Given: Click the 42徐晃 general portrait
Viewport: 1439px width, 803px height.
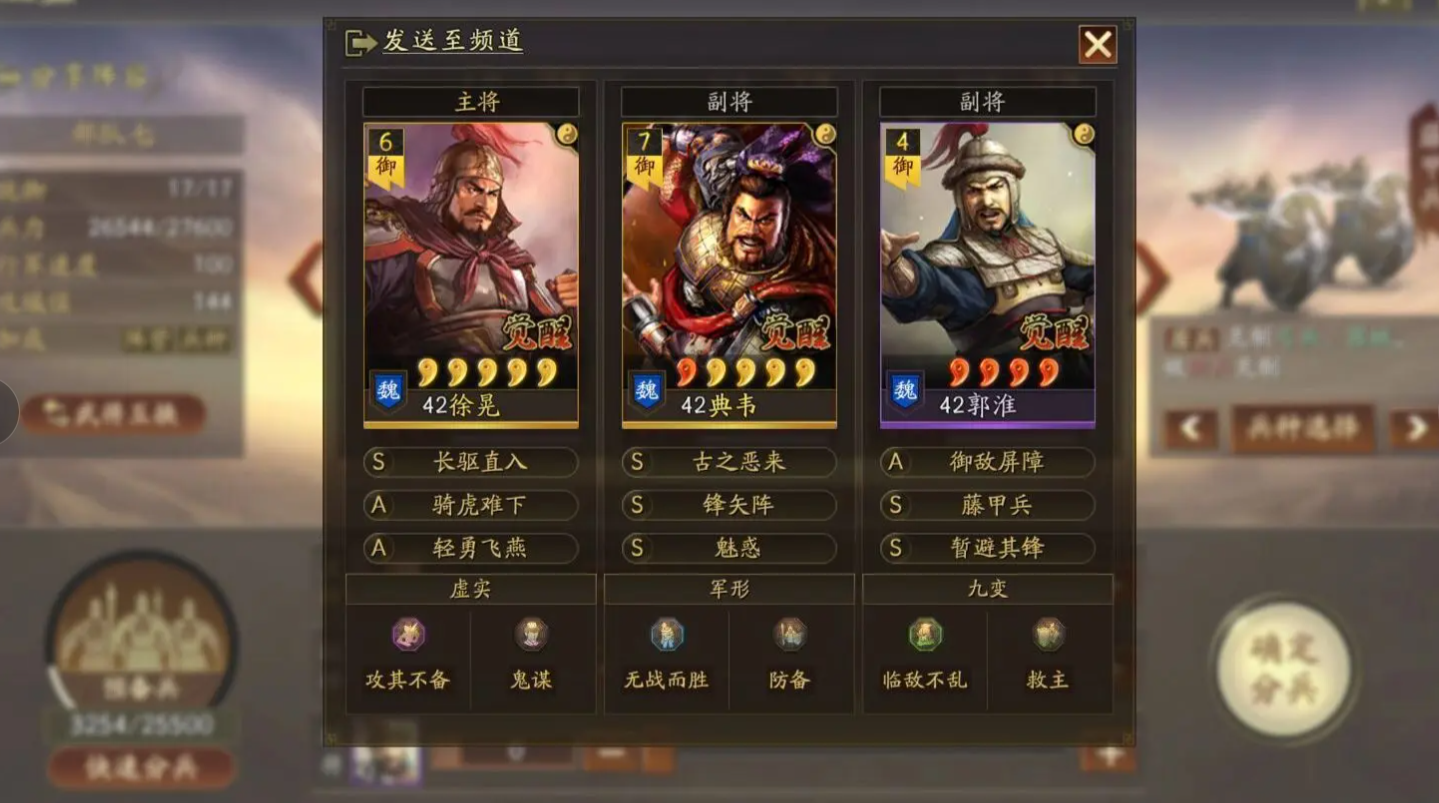Looking at the screenshot, I should point(470,270).
